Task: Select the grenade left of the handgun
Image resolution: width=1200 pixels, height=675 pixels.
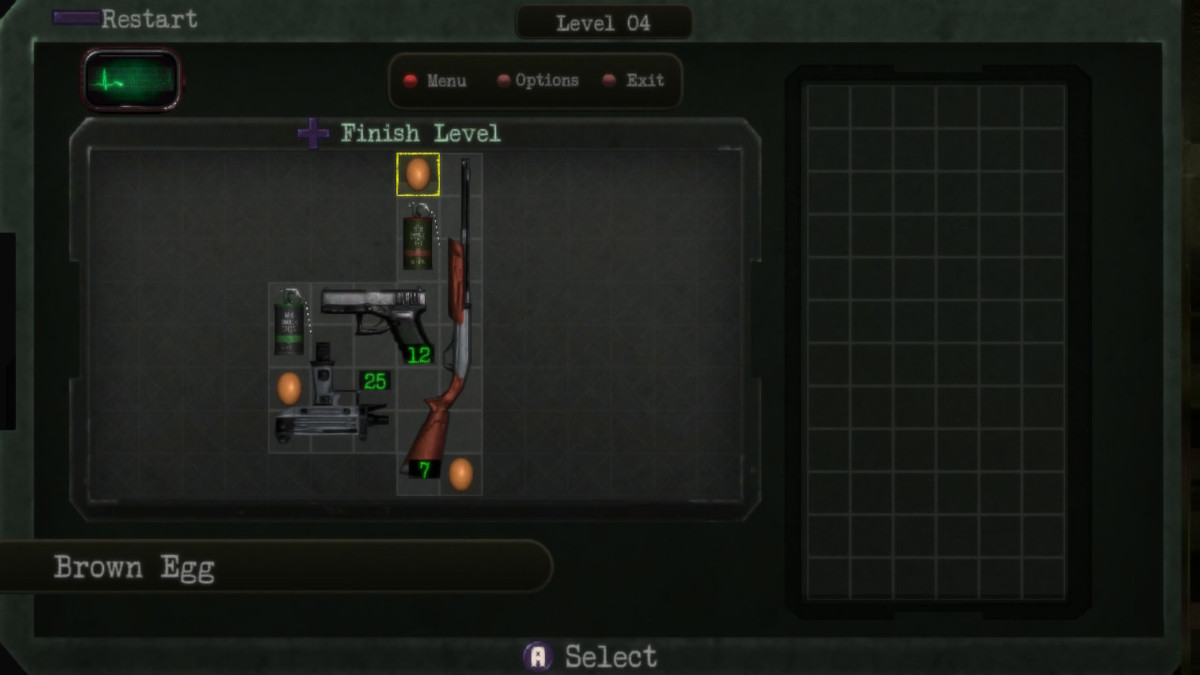Action: (289, 323)
